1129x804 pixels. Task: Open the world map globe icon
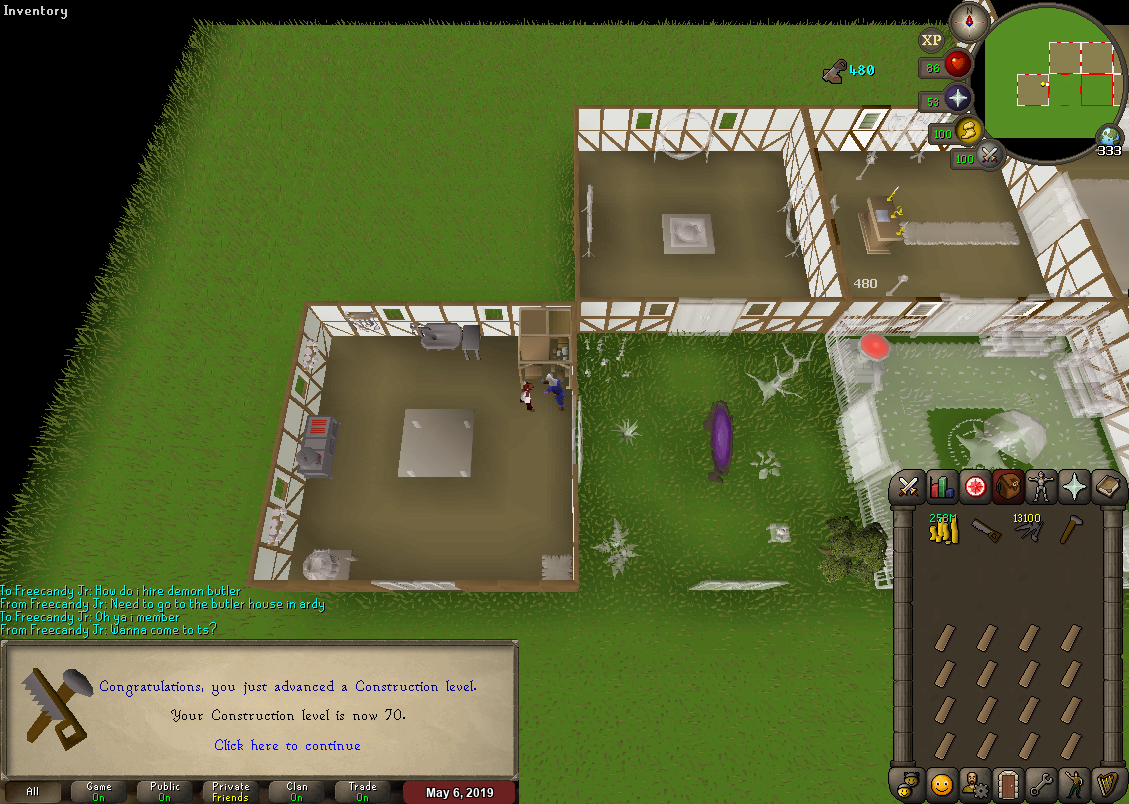coord(1108,136)
